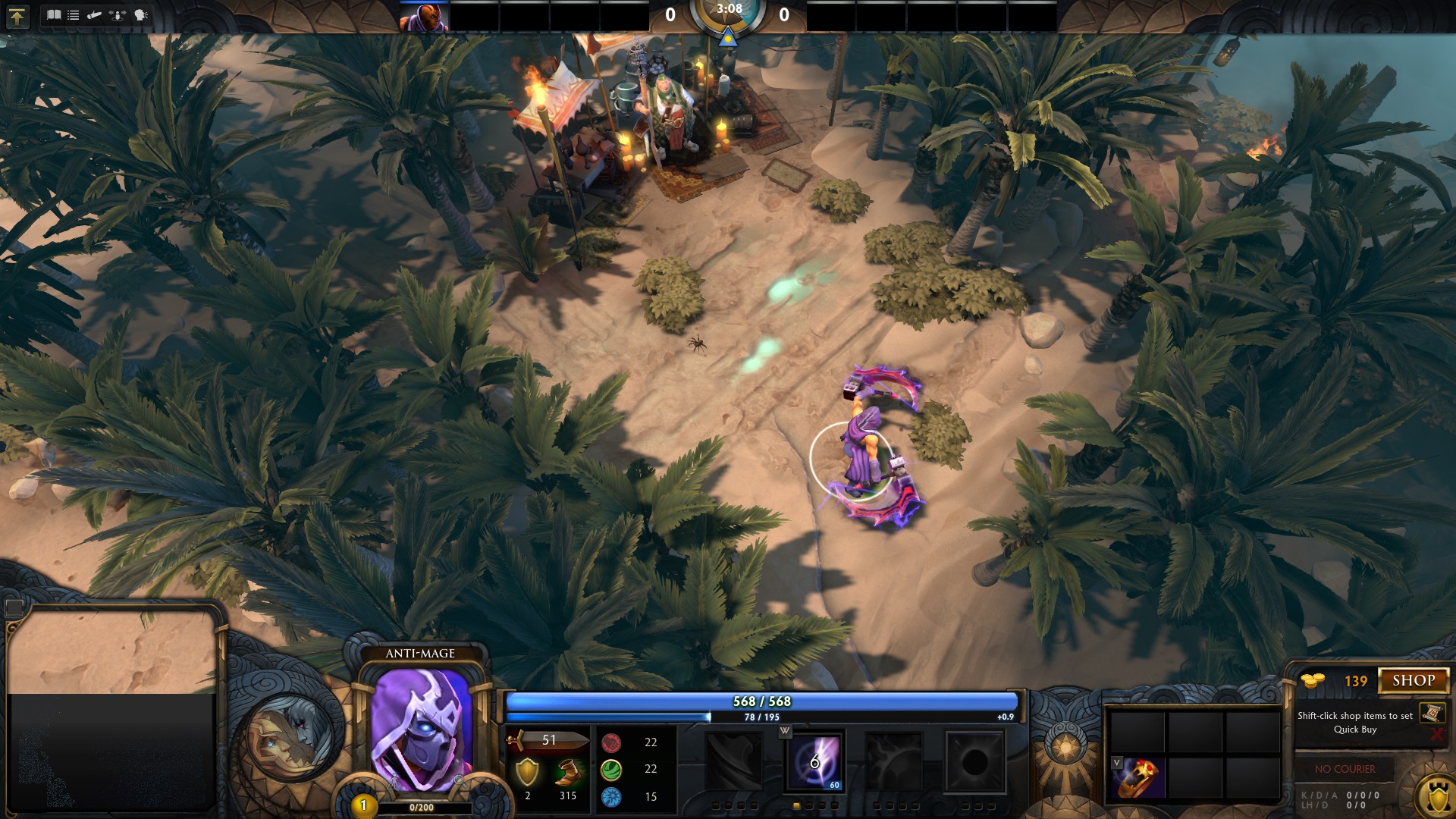The image size is (1456, 819).
Task: Open the speaking head voice chat icon
Action: point(140,14)
